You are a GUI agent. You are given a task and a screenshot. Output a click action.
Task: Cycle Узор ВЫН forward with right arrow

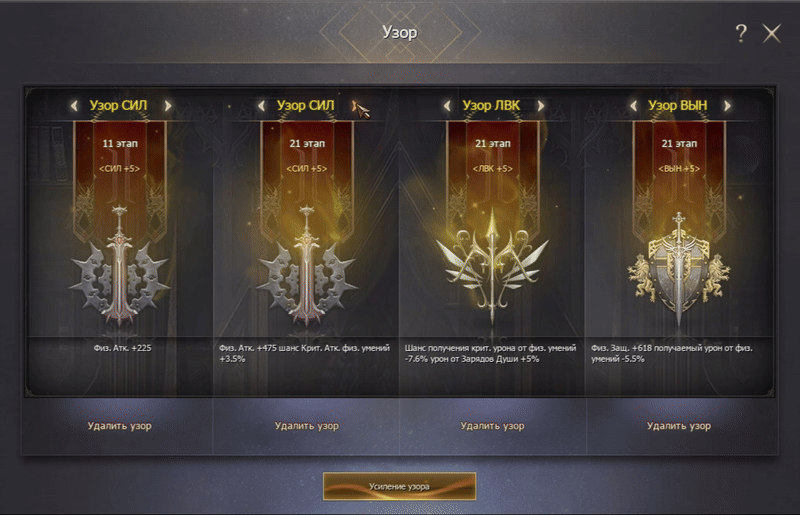tap(727, 104)
